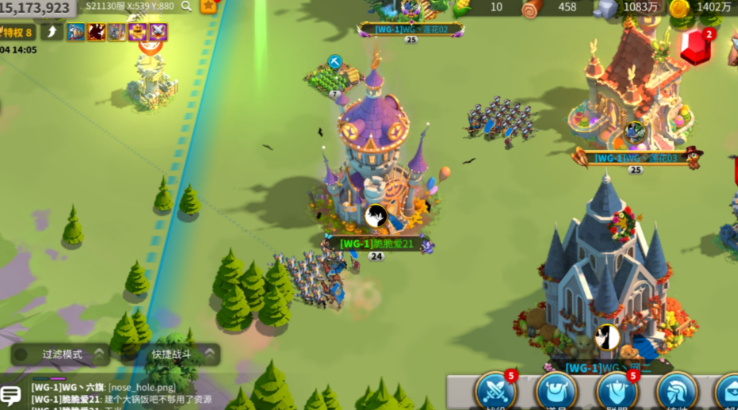Open the alliance chat message line
Image resolution: width=738 pixels, height=410 pixels.
(x=120, y=387)
